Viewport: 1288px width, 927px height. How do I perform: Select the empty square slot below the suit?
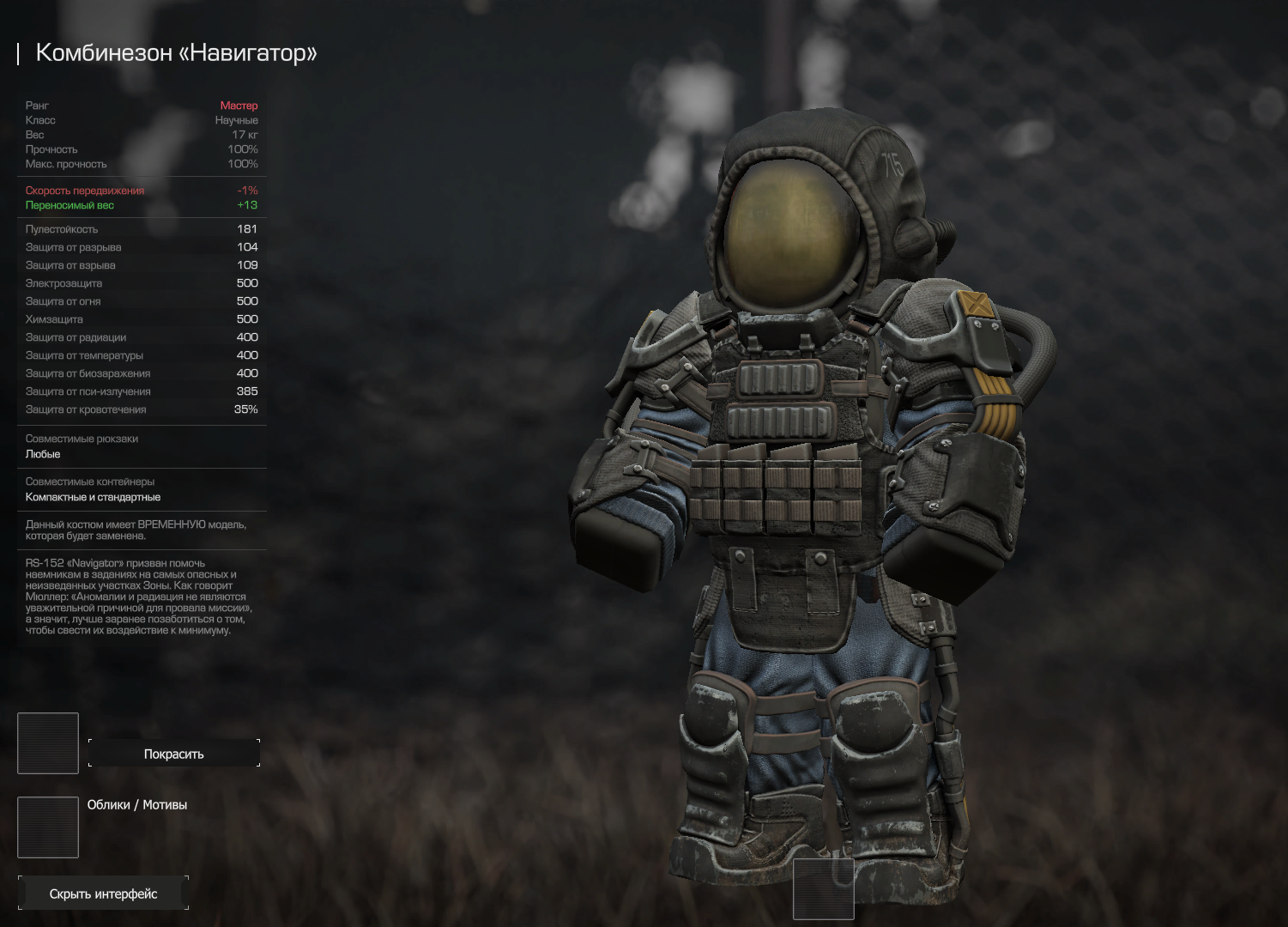823,888
